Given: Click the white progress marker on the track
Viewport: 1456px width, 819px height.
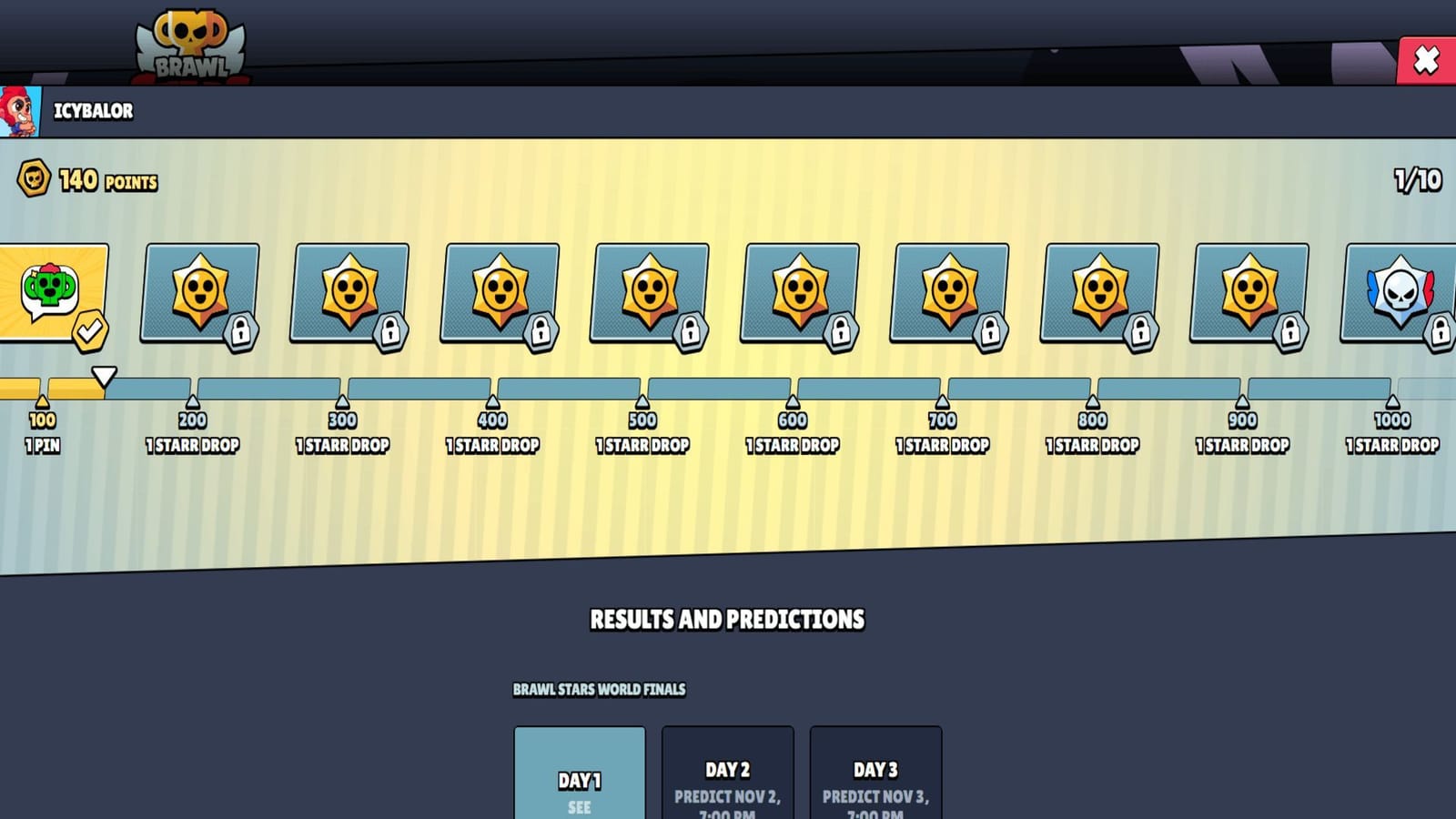Looking at the screenshot, I should click(106, 373).
